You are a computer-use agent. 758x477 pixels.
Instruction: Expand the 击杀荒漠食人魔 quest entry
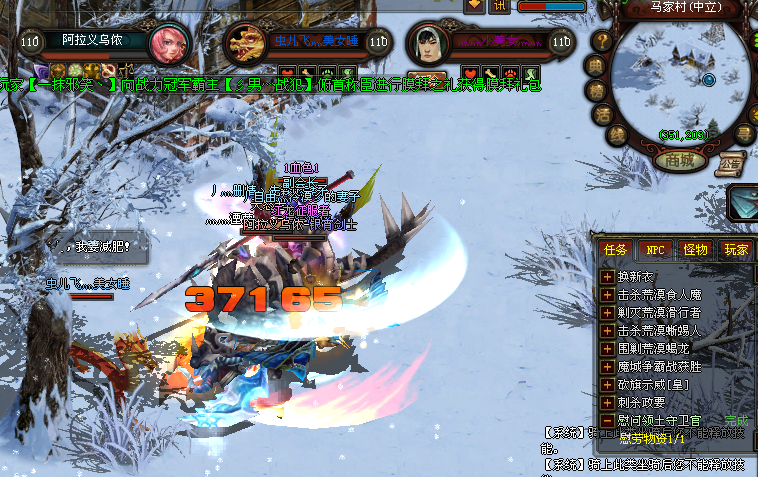[607, 295]
